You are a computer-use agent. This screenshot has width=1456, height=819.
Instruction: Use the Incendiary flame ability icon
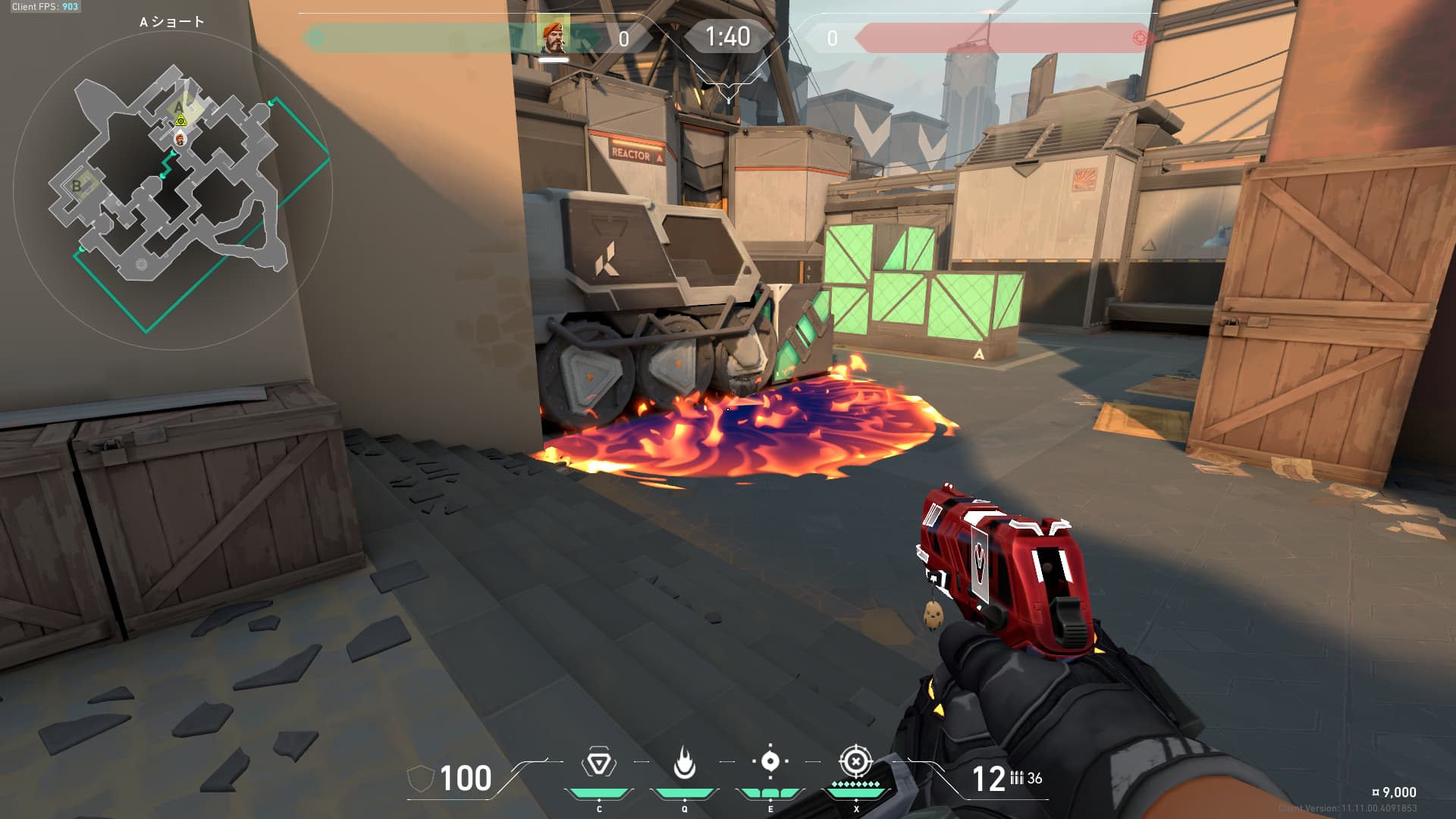point(684,763)
